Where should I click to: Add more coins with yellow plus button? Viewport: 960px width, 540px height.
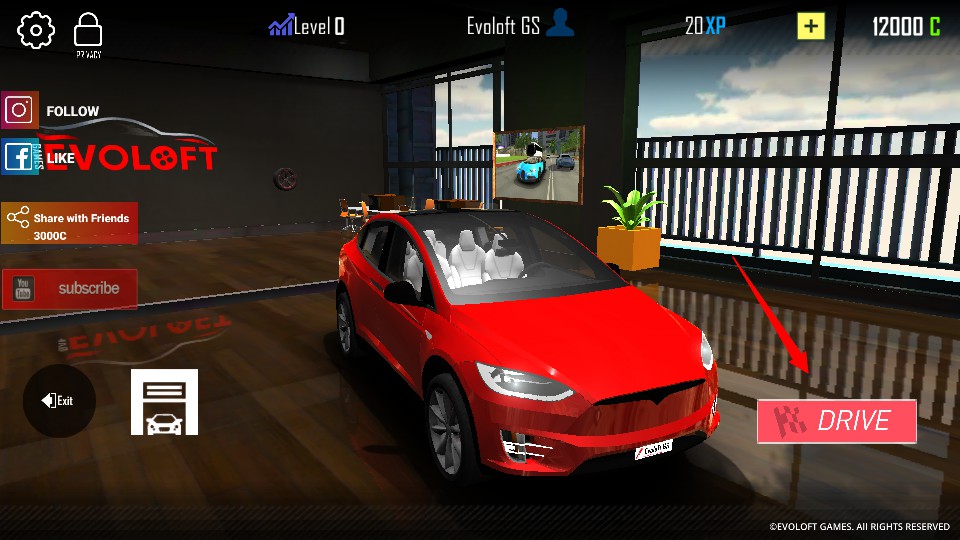coord(810,27)
